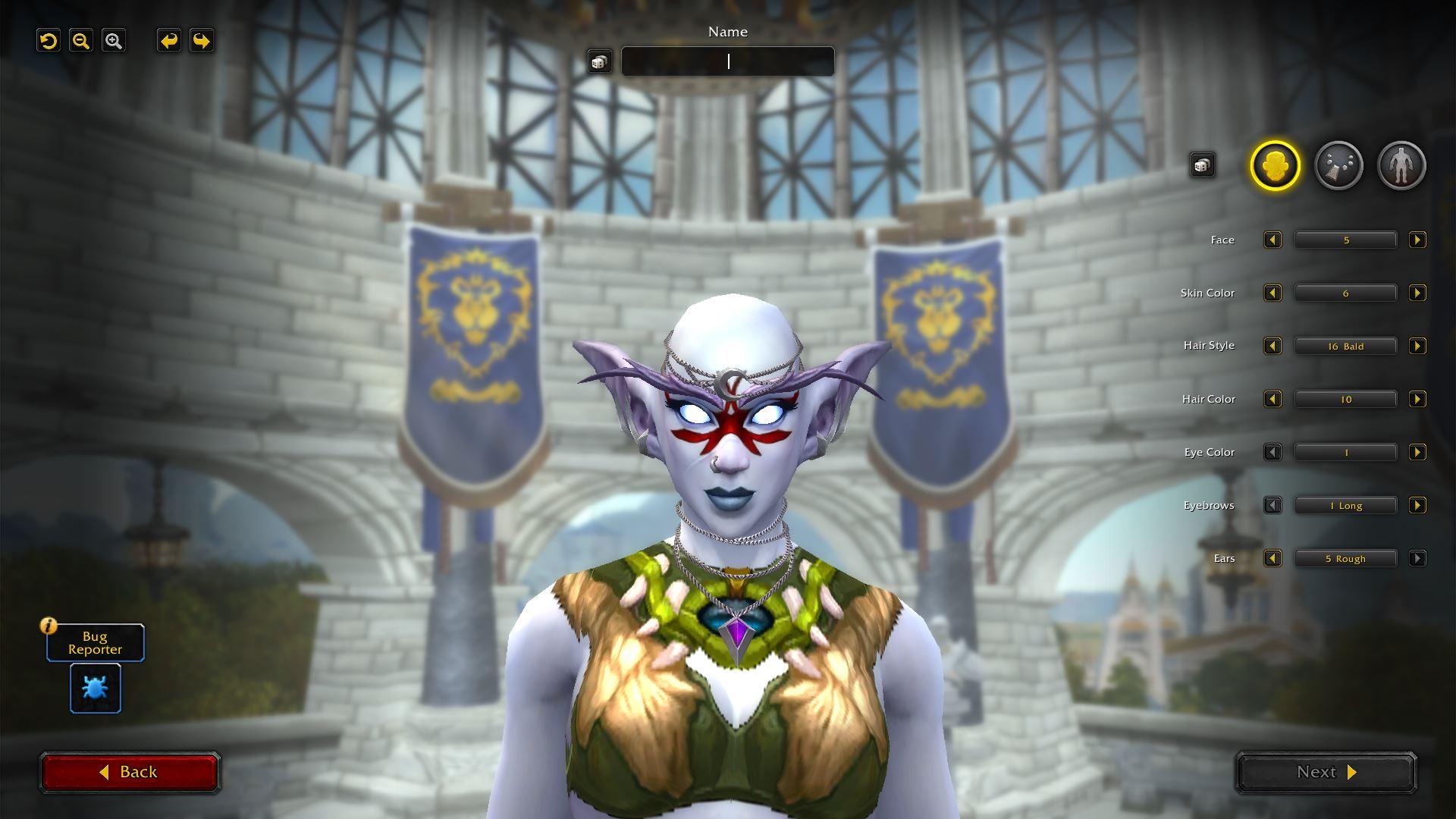Image resolution: width=1456 pixels, height=819 pixels.
Task: Open the body customization category
Action: 1401,165
